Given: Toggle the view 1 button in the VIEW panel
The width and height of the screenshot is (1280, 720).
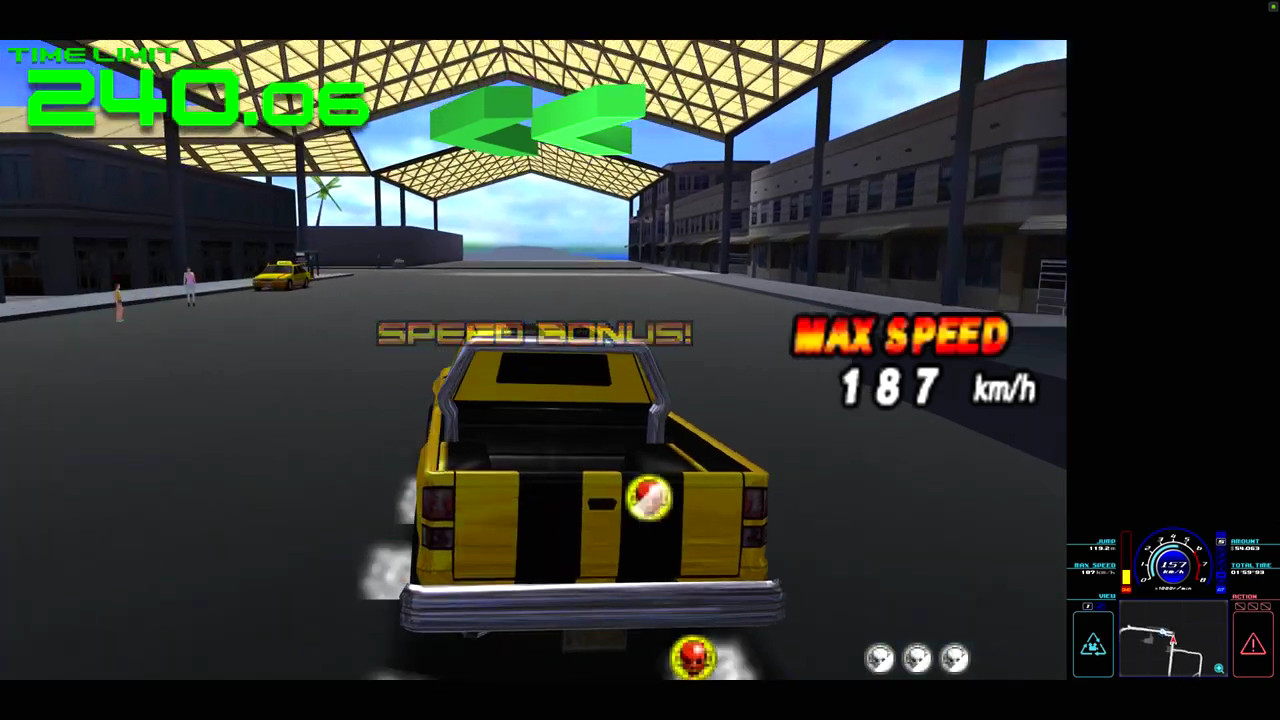Looking at the screenshot, I should tap(1087, 606).
